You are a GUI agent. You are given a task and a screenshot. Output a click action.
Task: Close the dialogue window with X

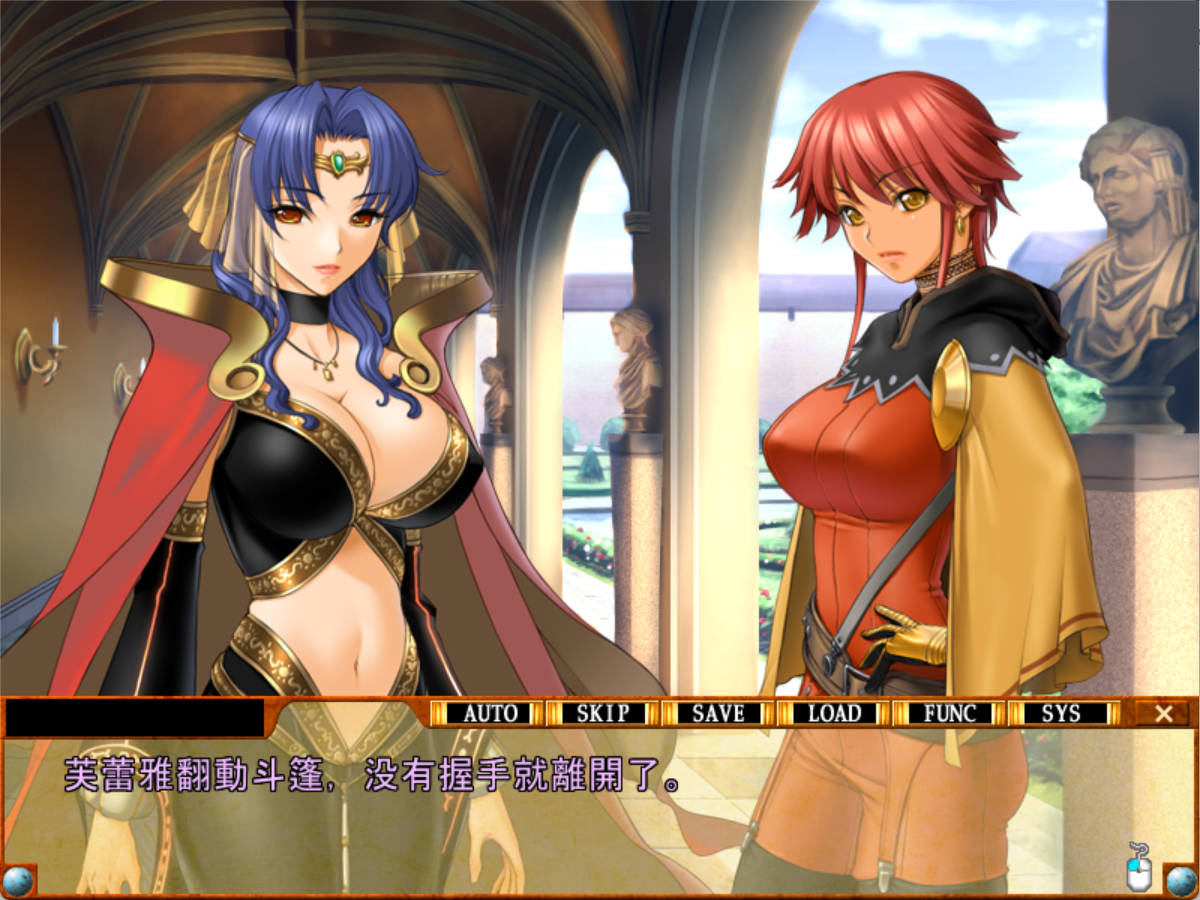(1163, 713)
